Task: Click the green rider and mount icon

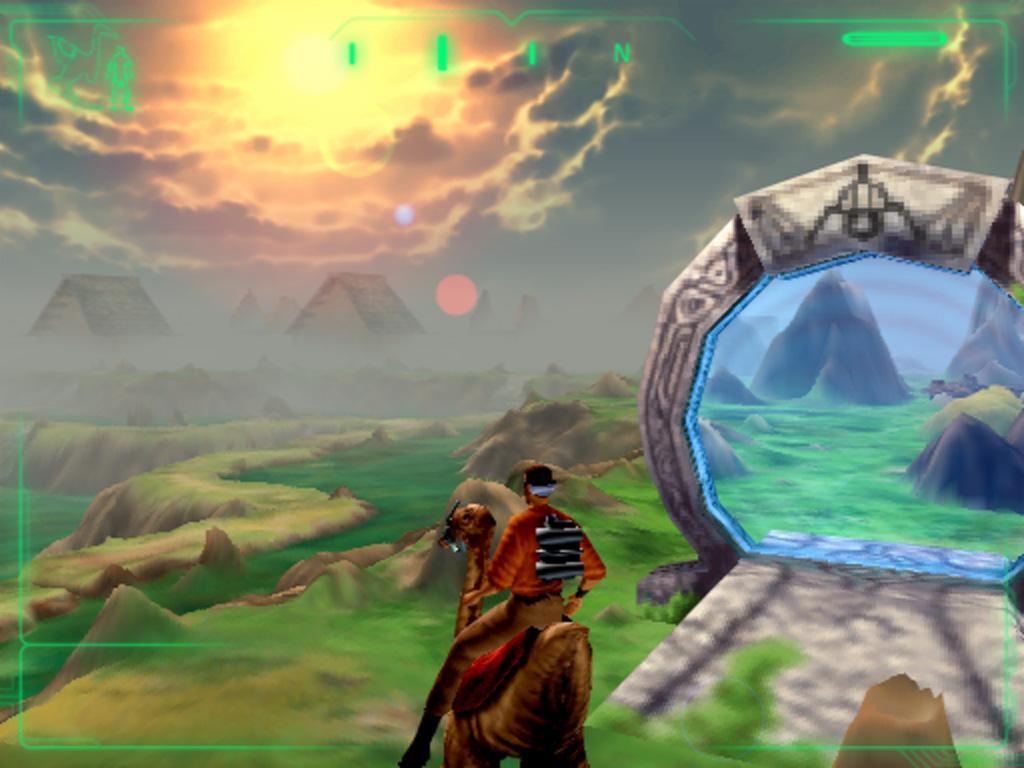Action: pos(93,66)
